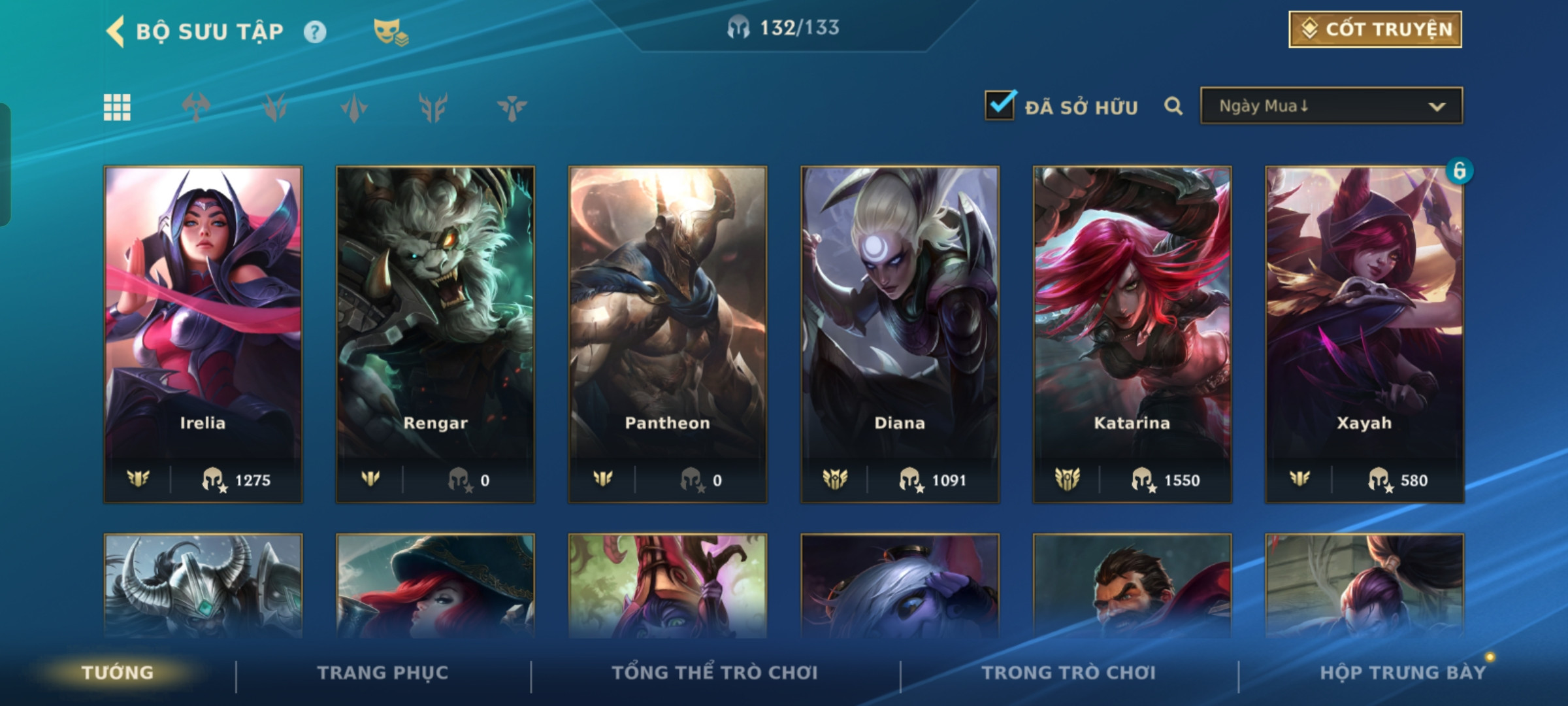Image resolution: width=1568 pixels, height=706 pixels.
Task: Open the champion search magnifier
Action: tap(1173, 106)
